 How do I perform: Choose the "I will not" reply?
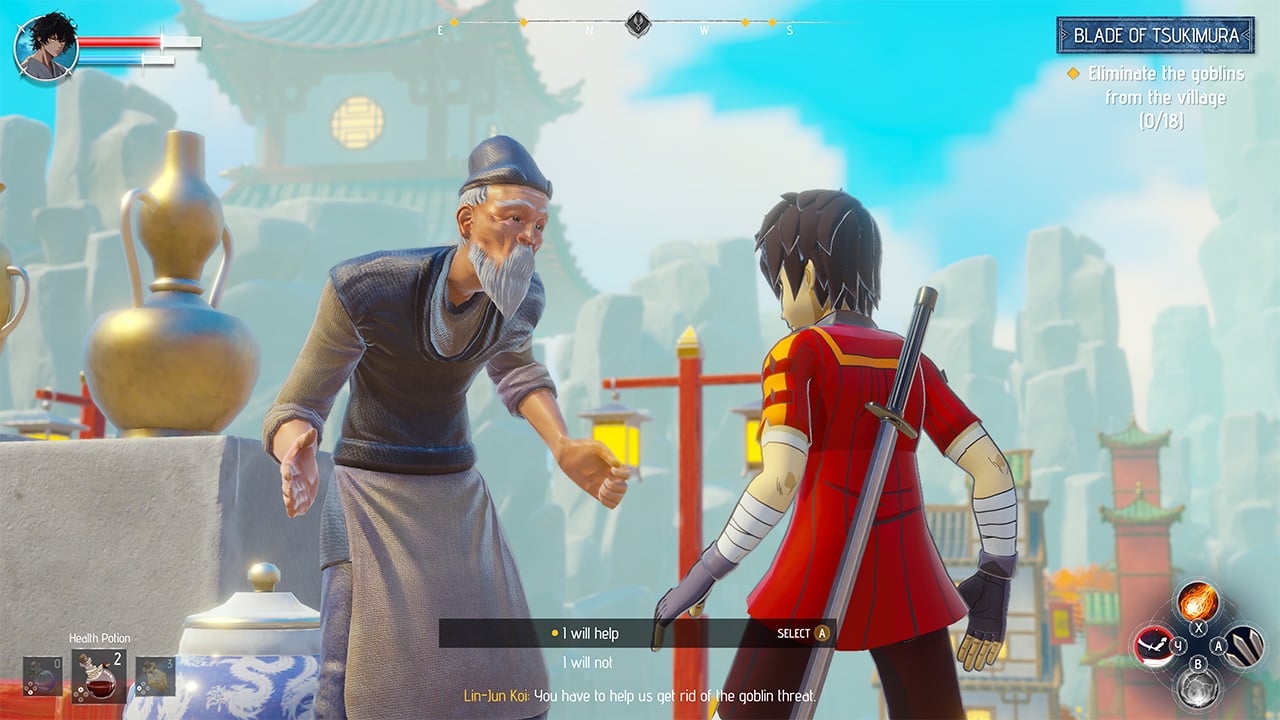(587, 662)
